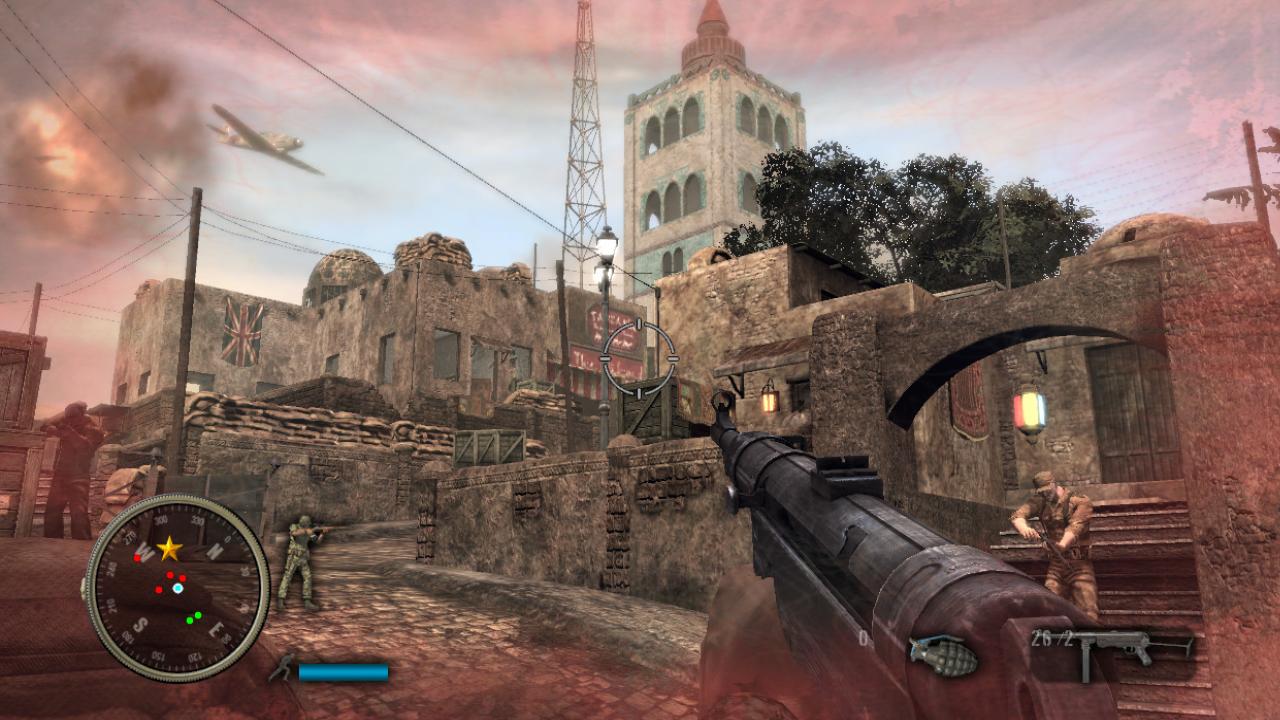
Task: Click the compass ring's outer bezel
Action: pyautogui.click(x=175, y=498)
